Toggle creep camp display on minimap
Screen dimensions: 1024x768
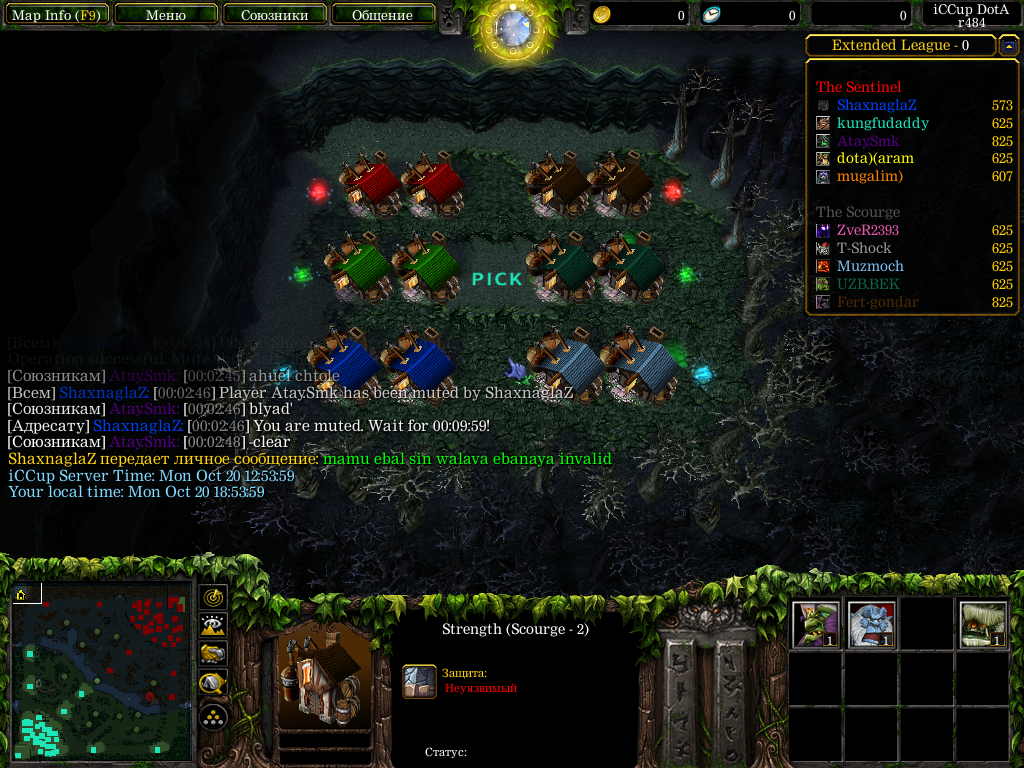(214, 685)
